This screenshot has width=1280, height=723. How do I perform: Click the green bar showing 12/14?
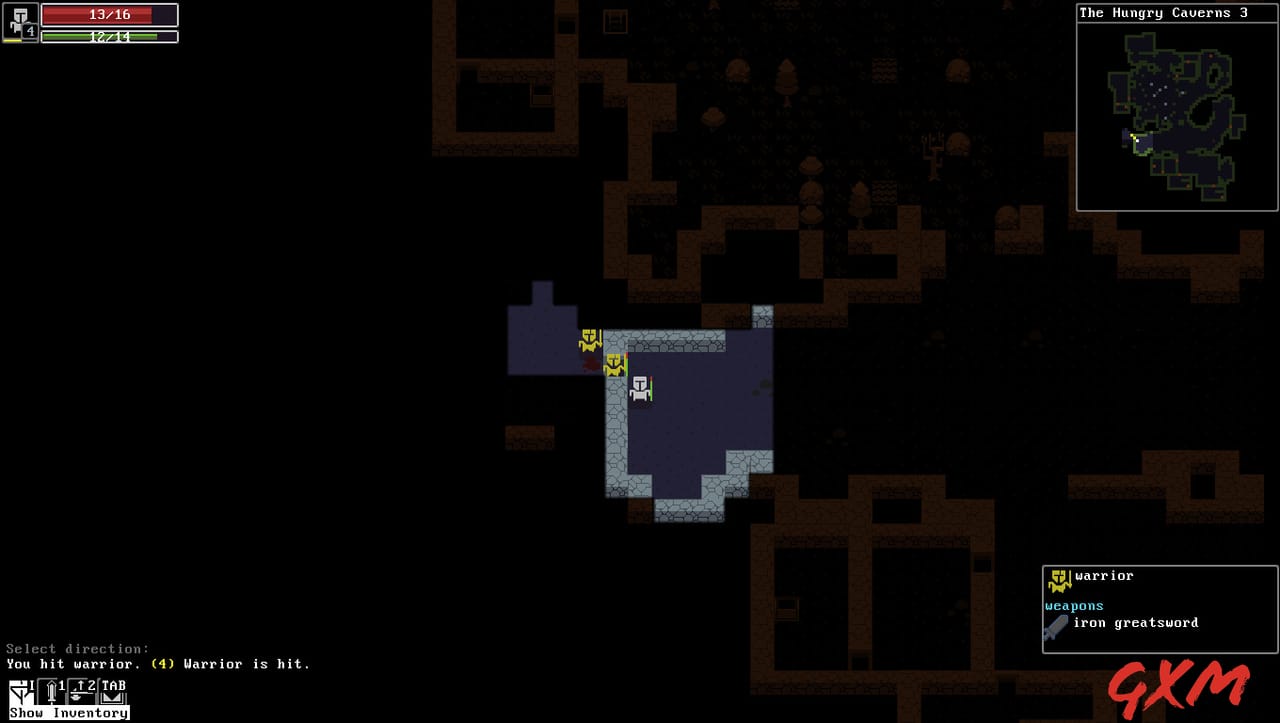pyautogui.click(x=110, y=37)
